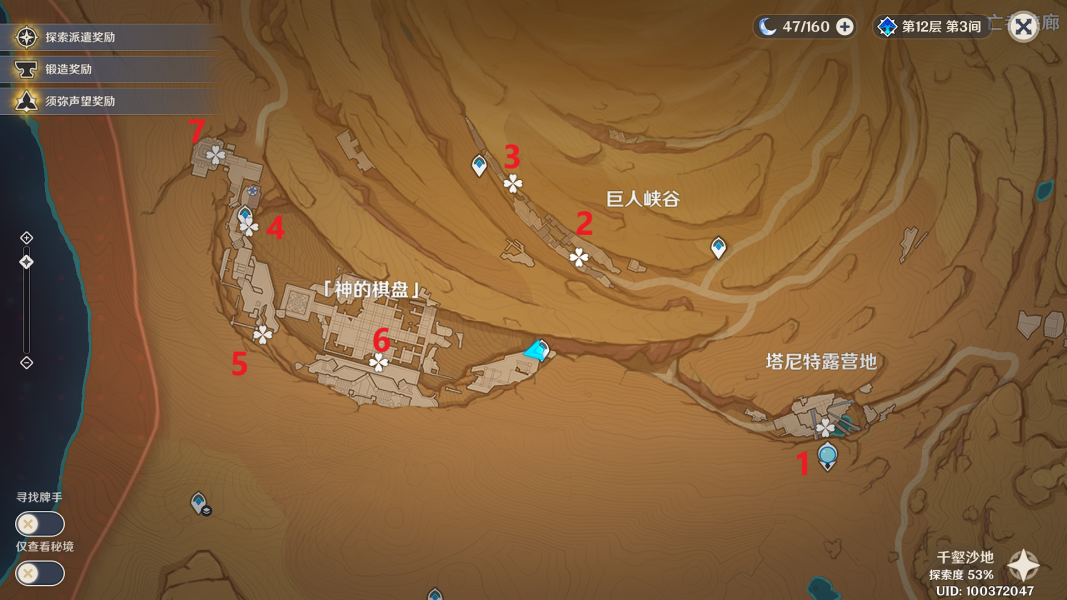Select the teleport waypoint left of number 3

(x=479, y=165)
